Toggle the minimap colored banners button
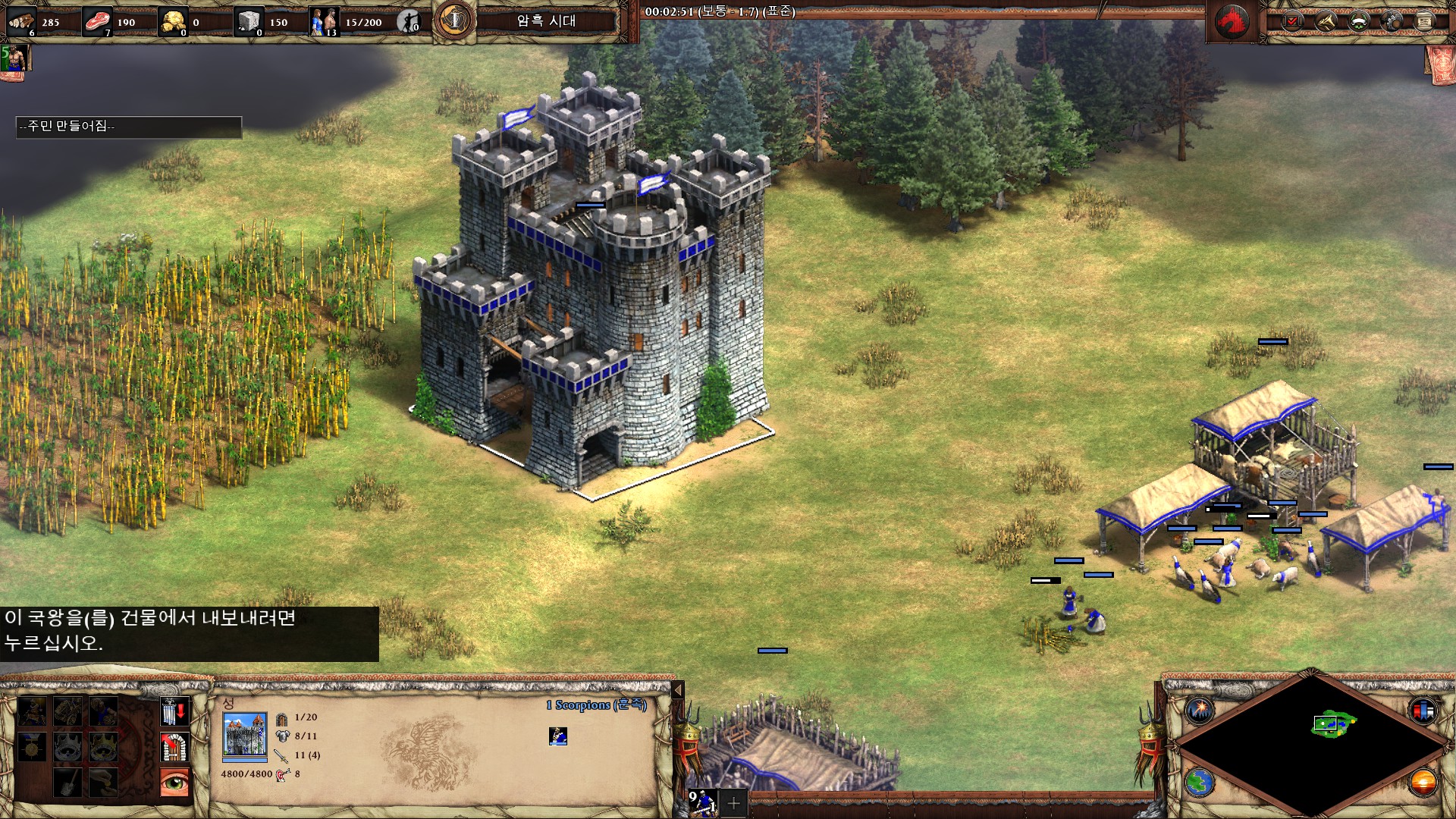The height and width of the screenshot is (819, 1456). 1423,711
